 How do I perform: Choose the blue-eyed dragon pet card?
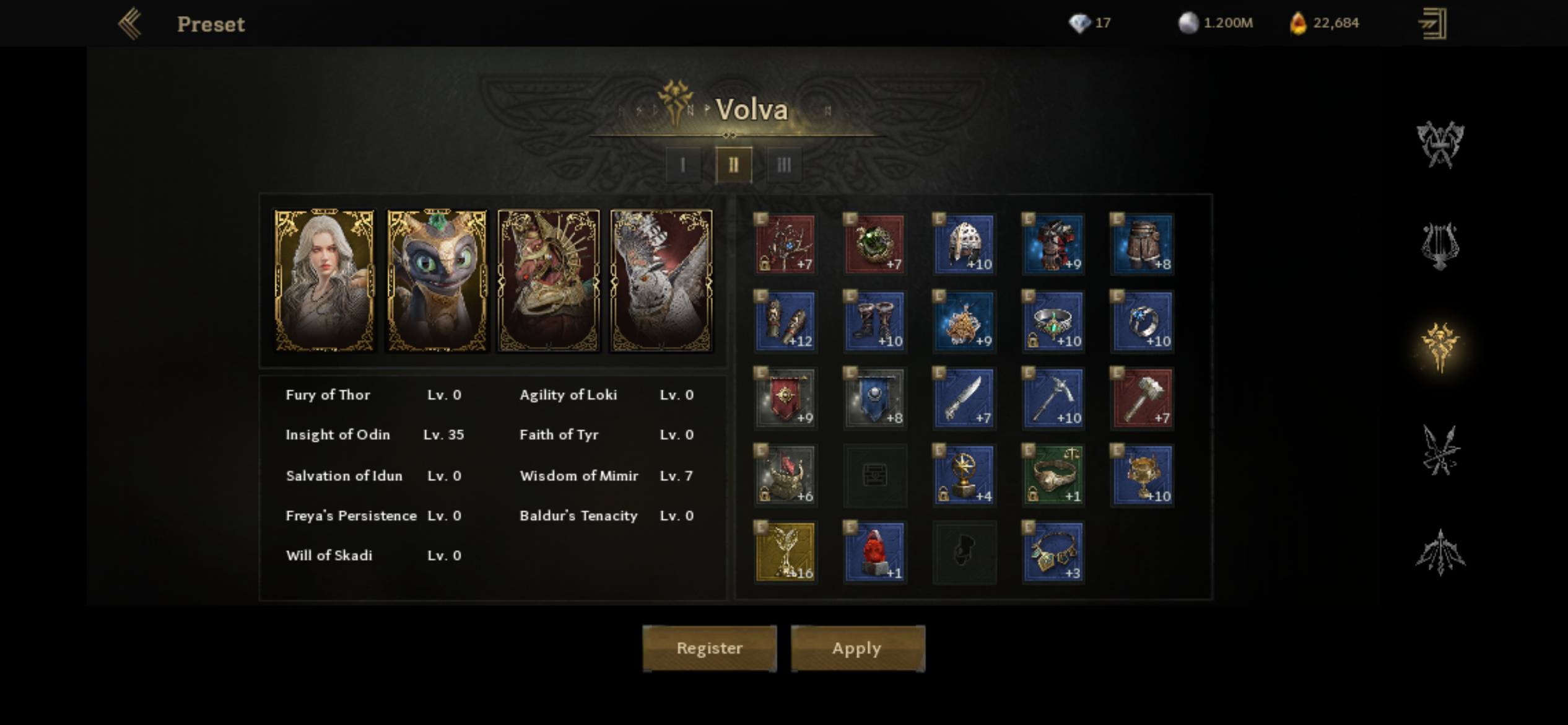[437, 281]
